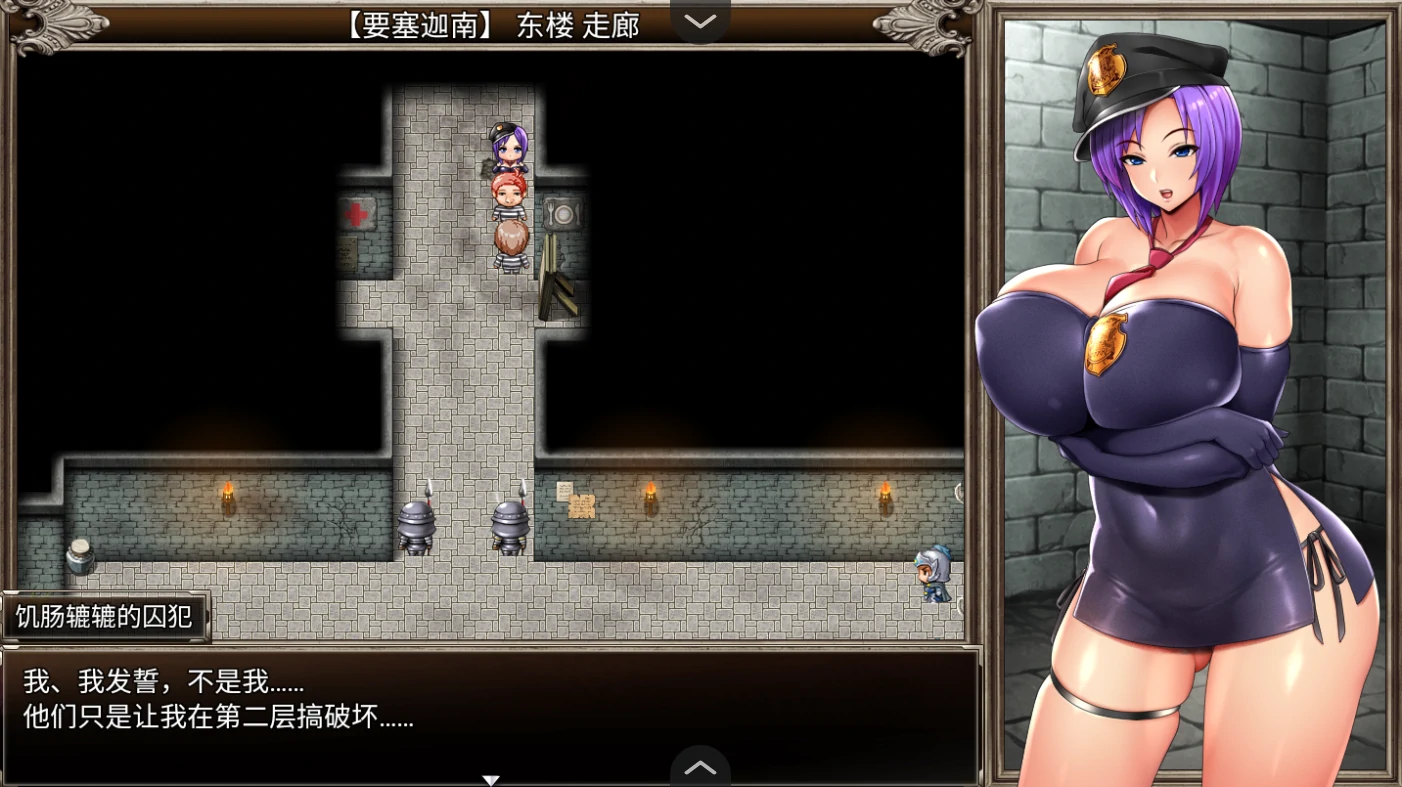Collapse the location bar with the top chevron
The height and width of the screenshot is (787, 1402).
700,22
